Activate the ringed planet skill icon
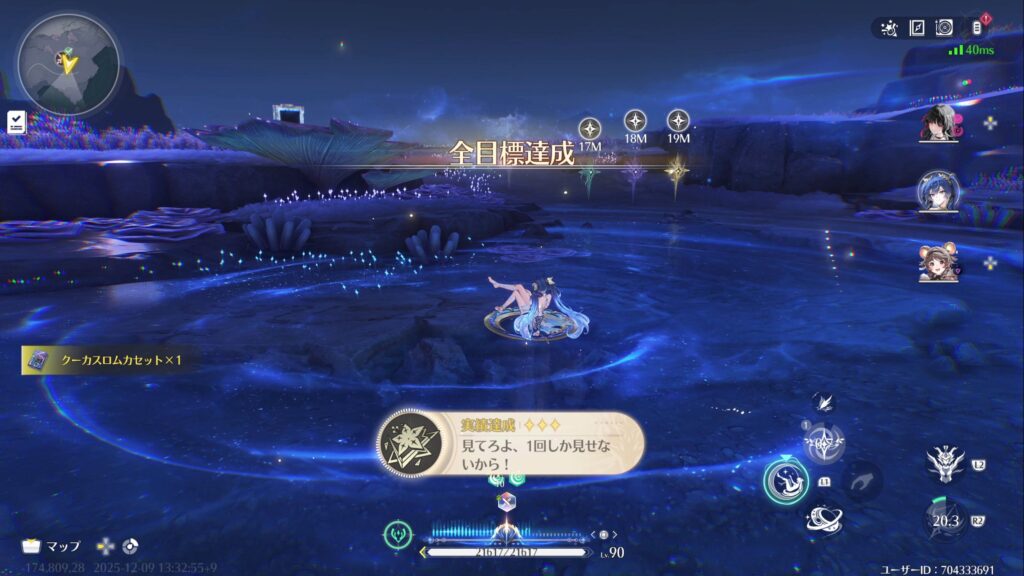Viewport: 1024px width, 576px height. tap(826, 519)
